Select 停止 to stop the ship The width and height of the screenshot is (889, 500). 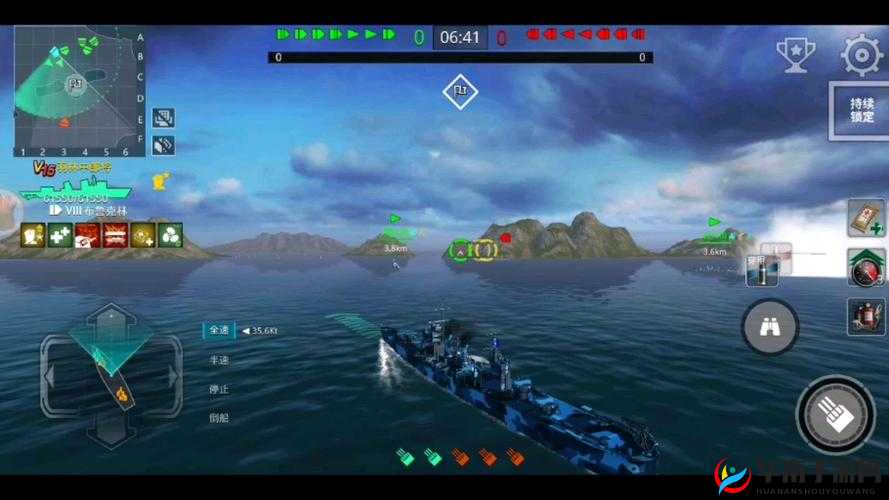[218, 389]
